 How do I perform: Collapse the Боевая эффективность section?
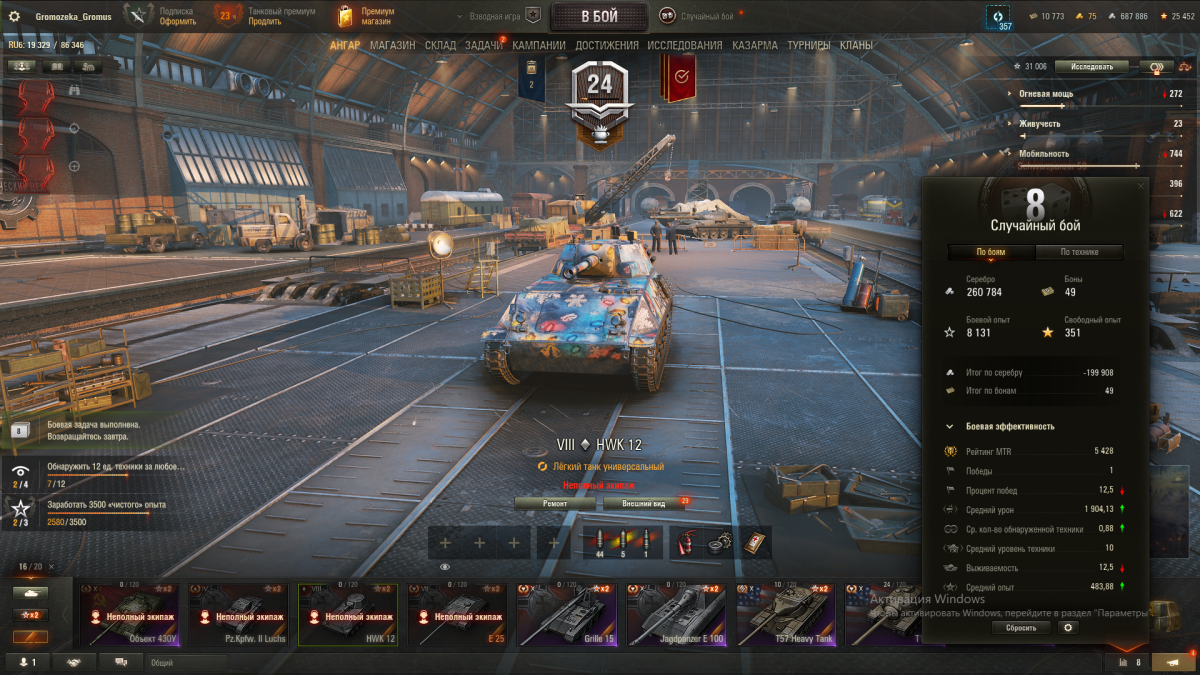click(x=950, y=427)
